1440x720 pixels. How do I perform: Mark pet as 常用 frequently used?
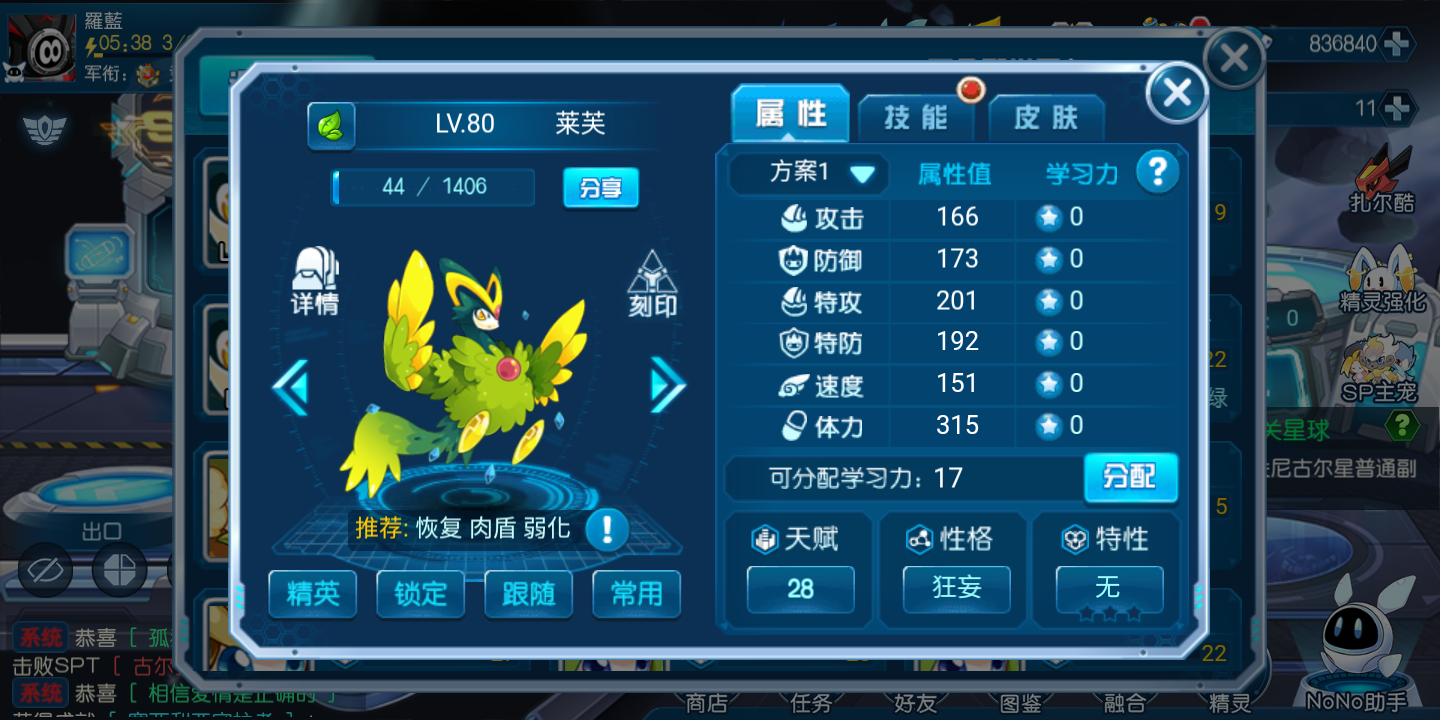tap(636, 594)
